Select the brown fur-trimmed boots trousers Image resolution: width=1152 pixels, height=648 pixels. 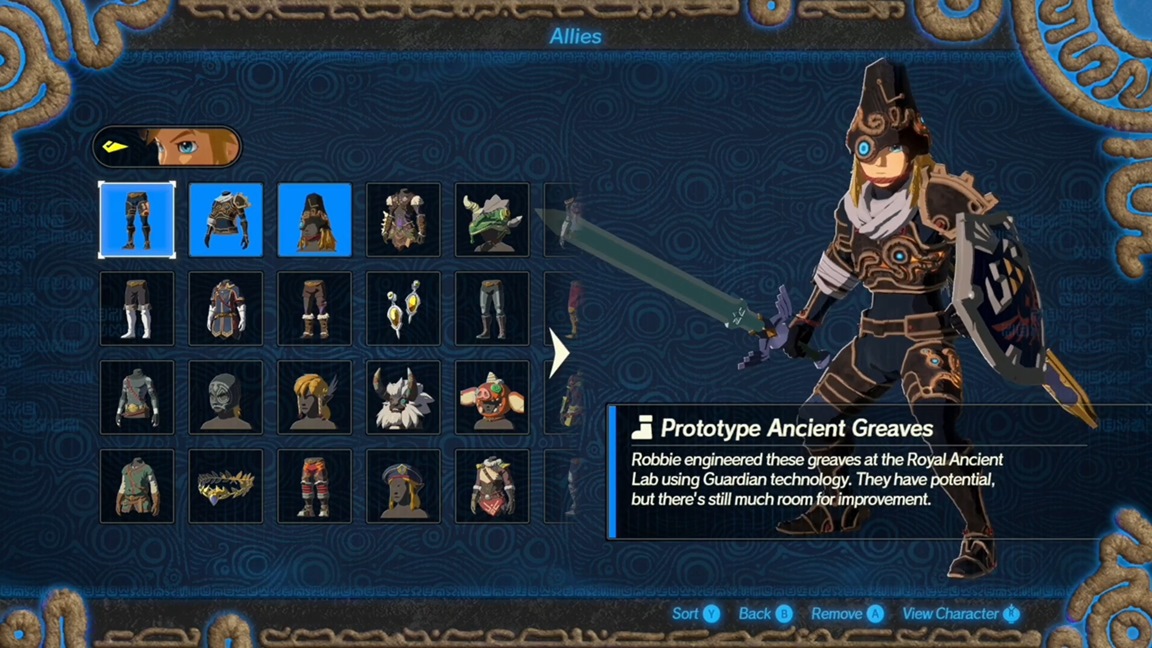[x=315, y=309]
